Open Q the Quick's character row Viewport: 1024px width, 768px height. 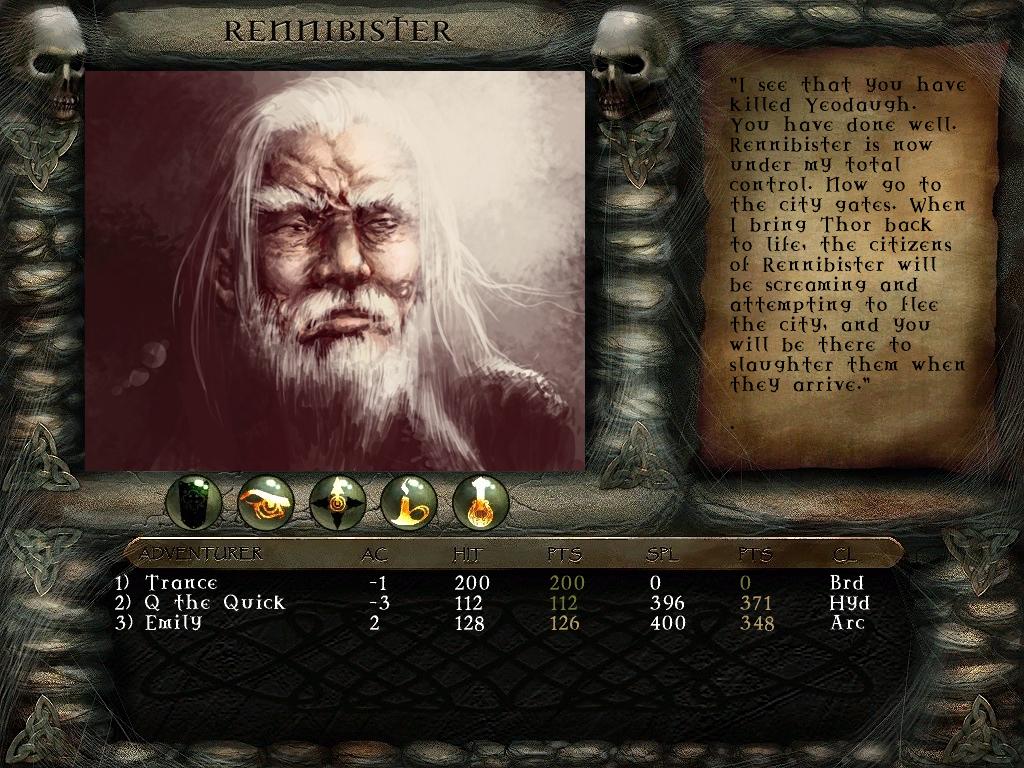pos(215,602)
